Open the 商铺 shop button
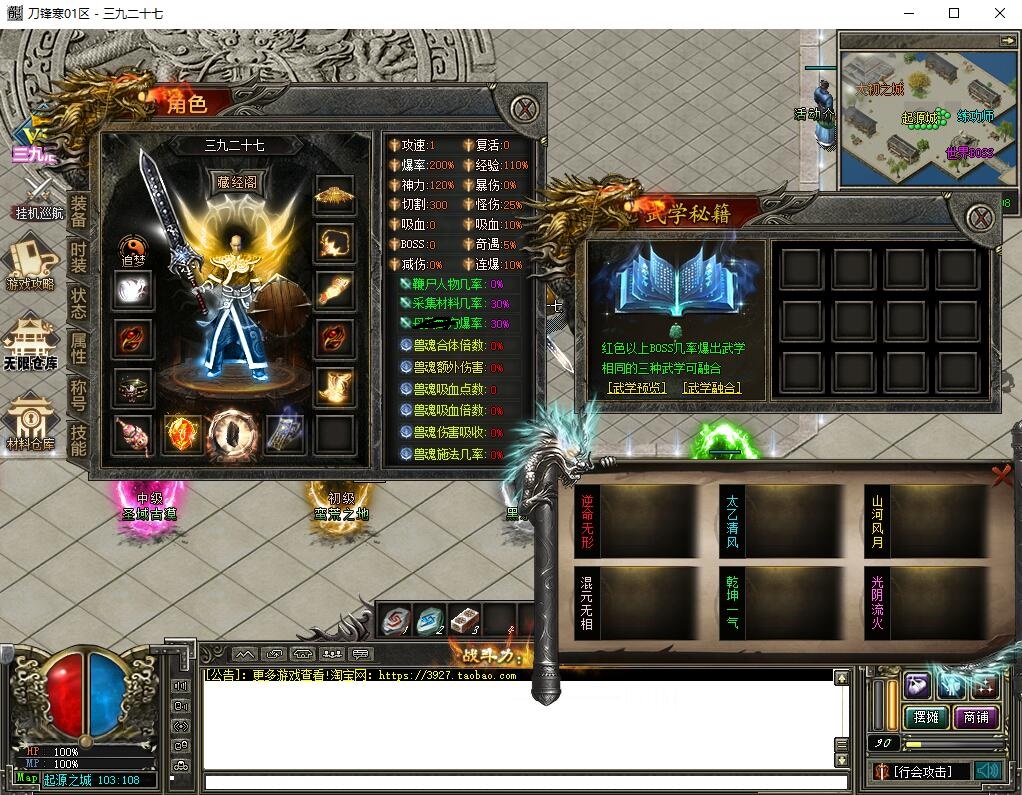The width and height of the screenshot is (1022, 795). tap(976, 717)
